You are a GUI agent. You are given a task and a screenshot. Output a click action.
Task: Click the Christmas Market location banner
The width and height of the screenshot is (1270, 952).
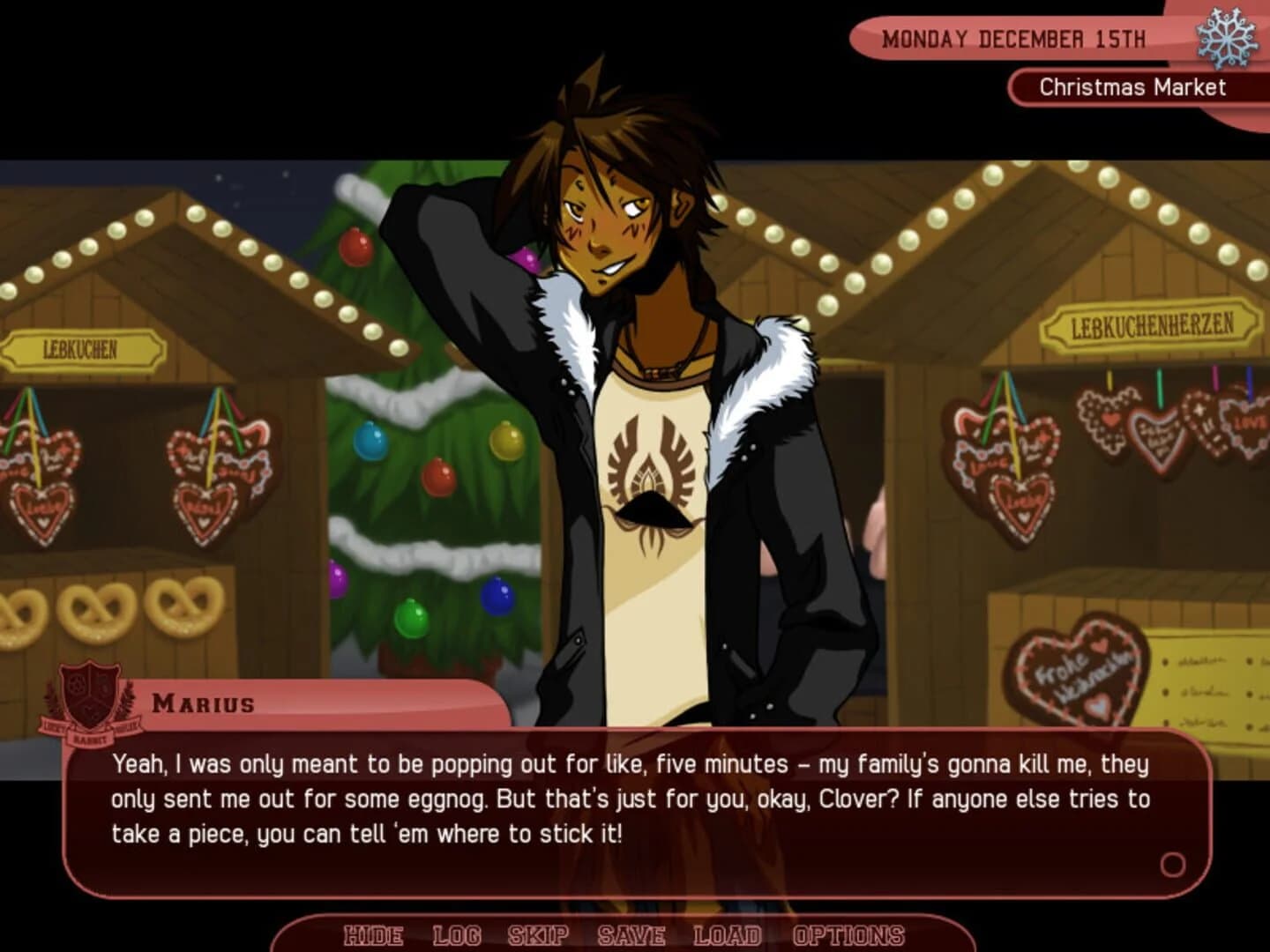click(x=1132, y=87)
